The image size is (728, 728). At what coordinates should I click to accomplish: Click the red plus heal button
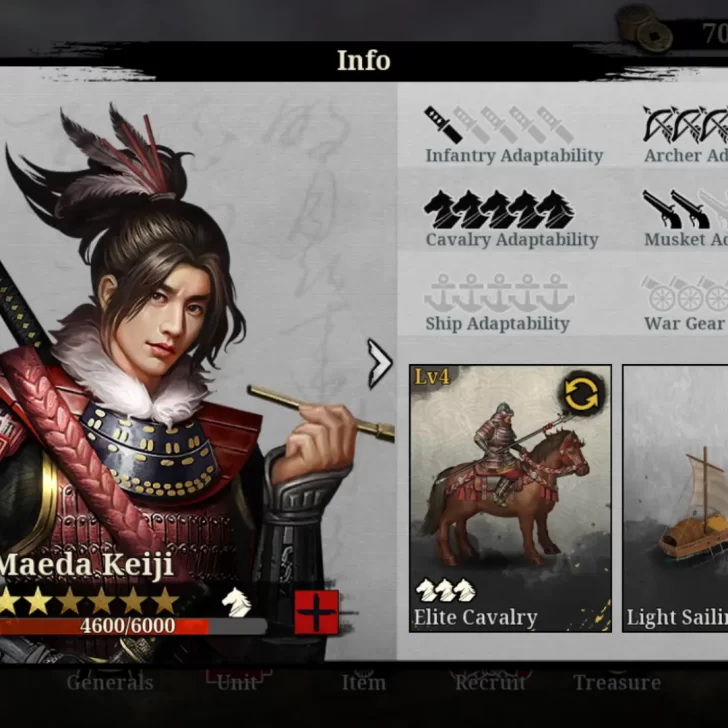(x=316, y=612)
